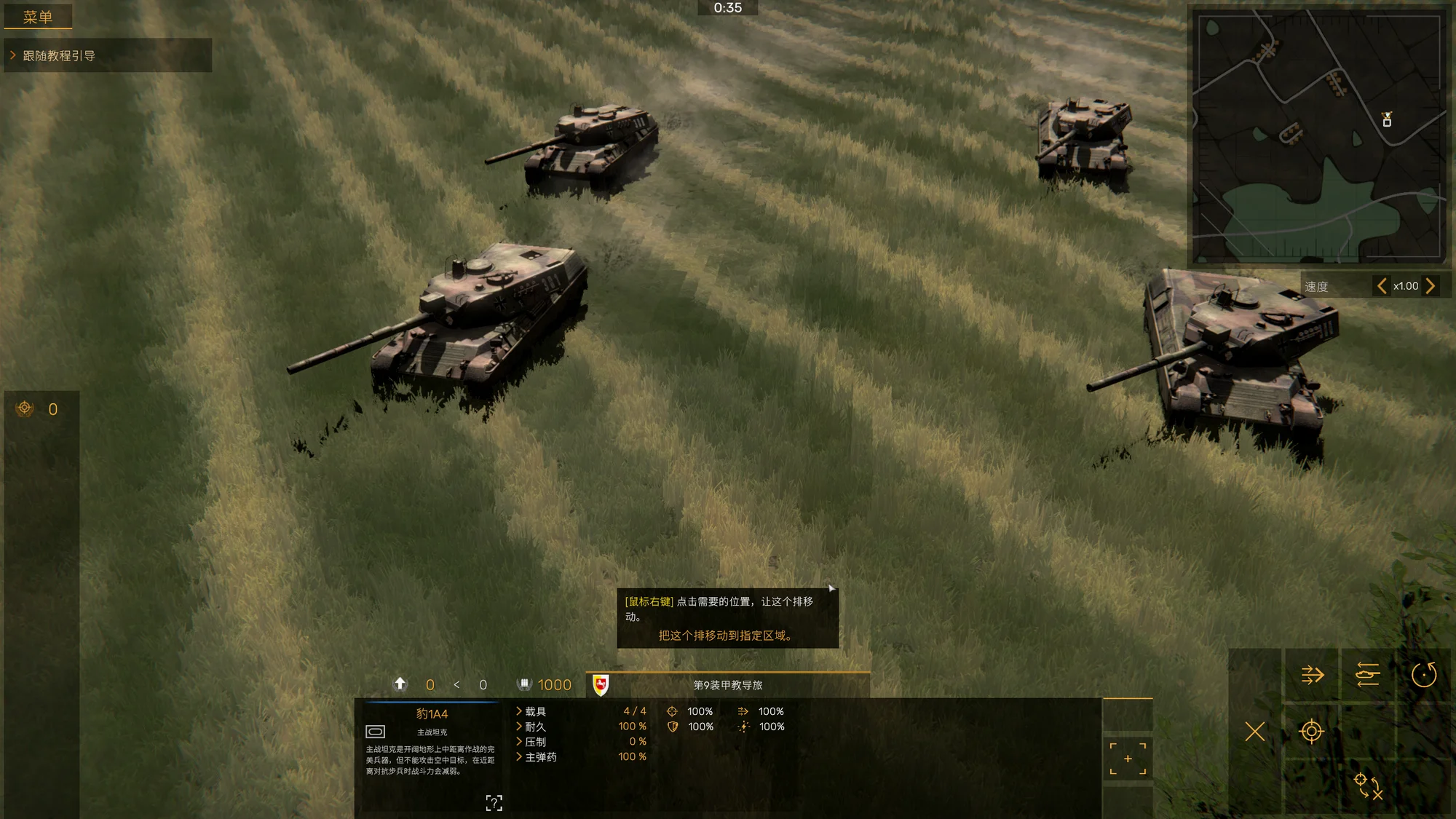Expand the 载具 vehicles stat row
Image resolution: width=1456 pixels, height=819 pixels.
pos(535,711)
